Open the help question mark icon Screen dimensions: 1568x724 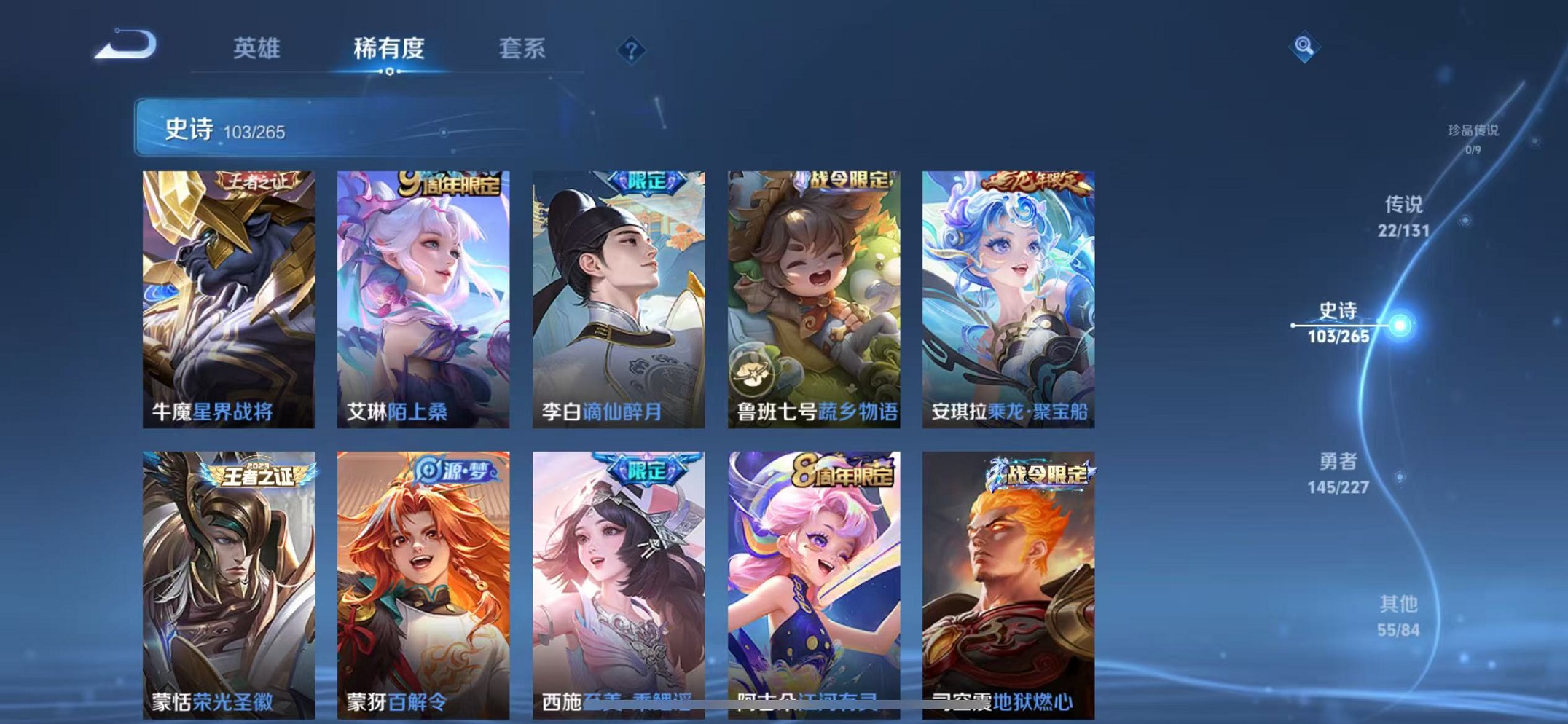click(x=631, y=50)
